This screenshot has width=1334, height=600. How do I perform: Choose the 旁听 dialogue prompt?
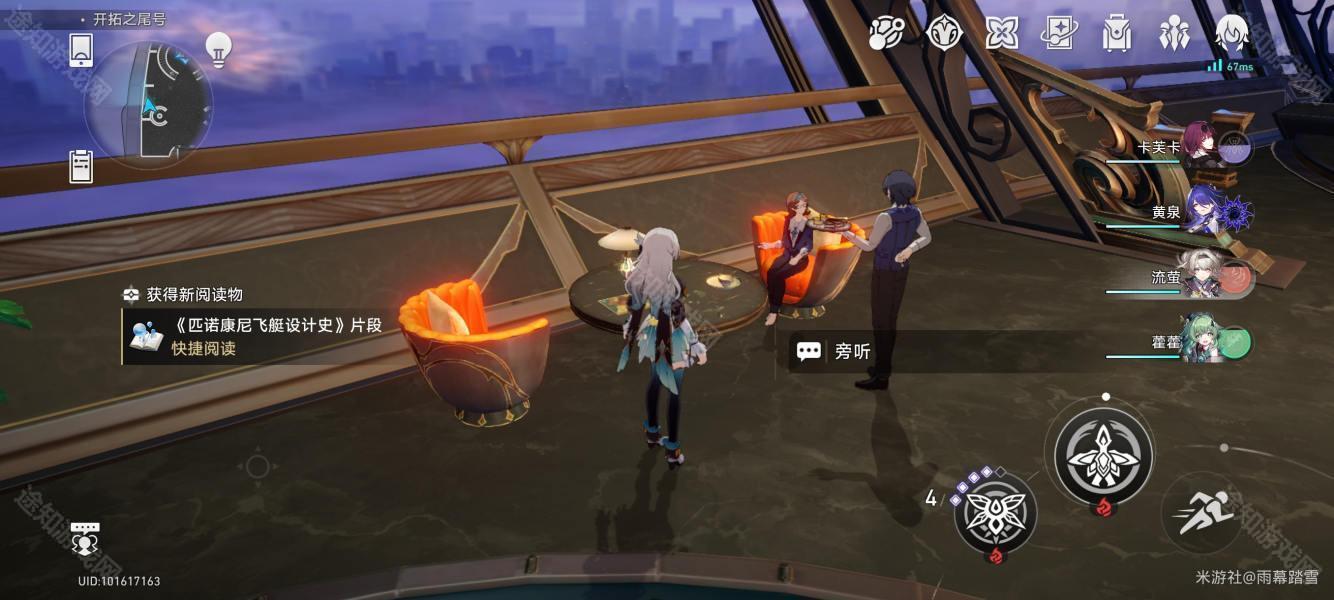click(852, 352)
